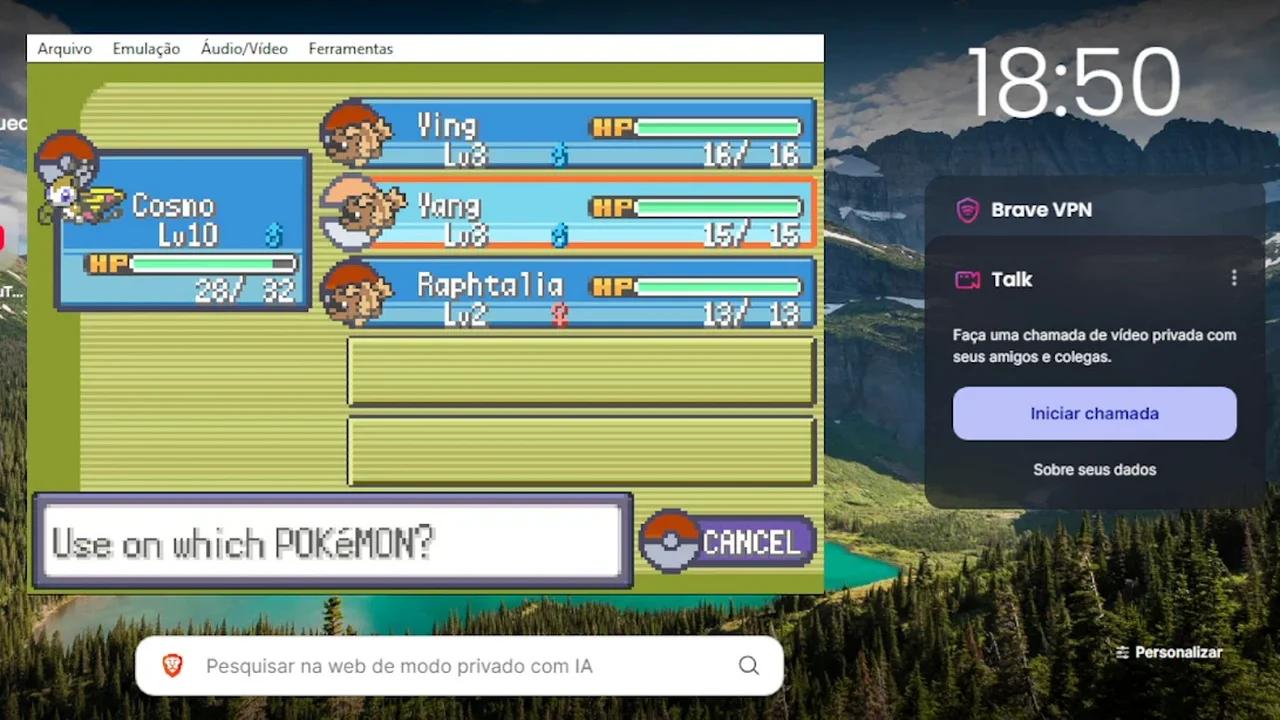Select Cosmo as the item target
Screen dimensions: 1280x720
[182, 230]
